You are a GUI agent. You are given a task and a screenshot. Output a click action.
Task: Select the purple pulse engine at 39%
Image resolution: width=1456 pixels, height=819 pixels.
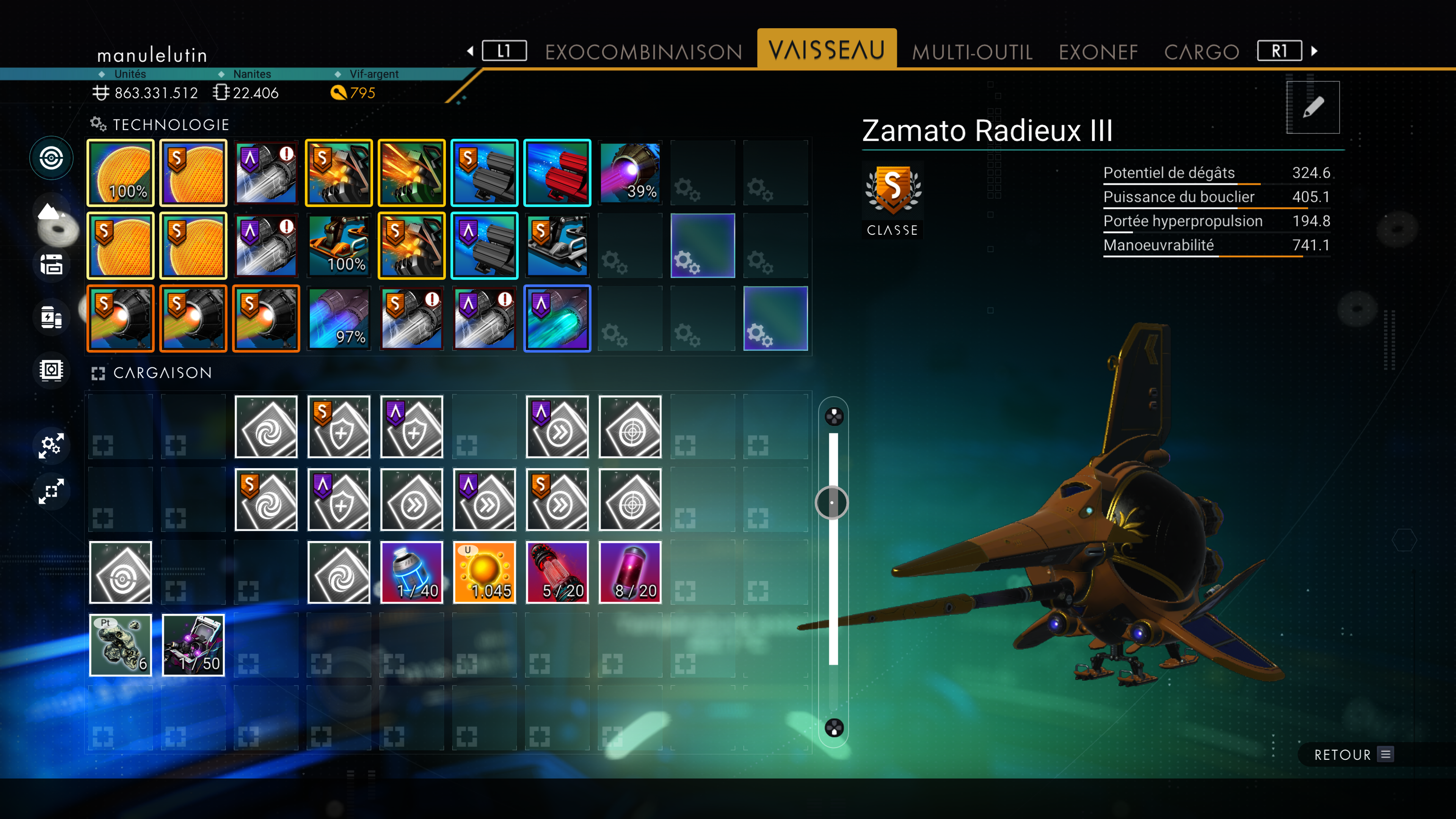point(630,173)
